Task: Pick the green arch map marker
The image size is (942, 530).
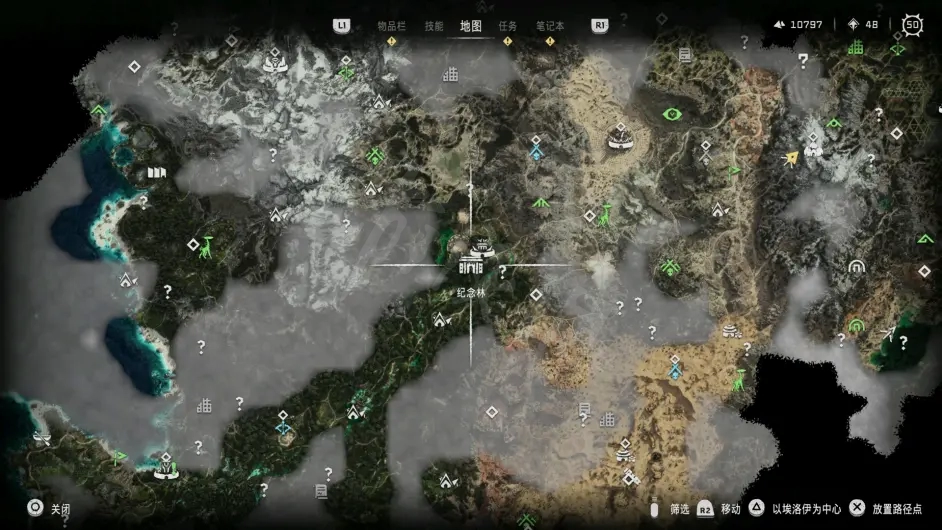Action: (856, 325)
